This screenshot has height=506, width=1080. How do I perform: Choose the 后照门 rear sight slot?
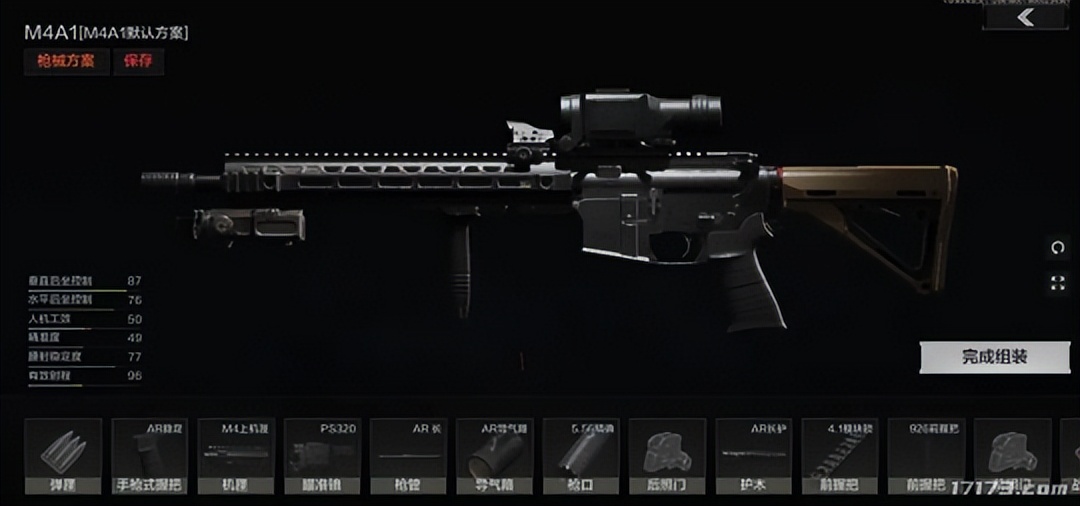pos(667,457)
